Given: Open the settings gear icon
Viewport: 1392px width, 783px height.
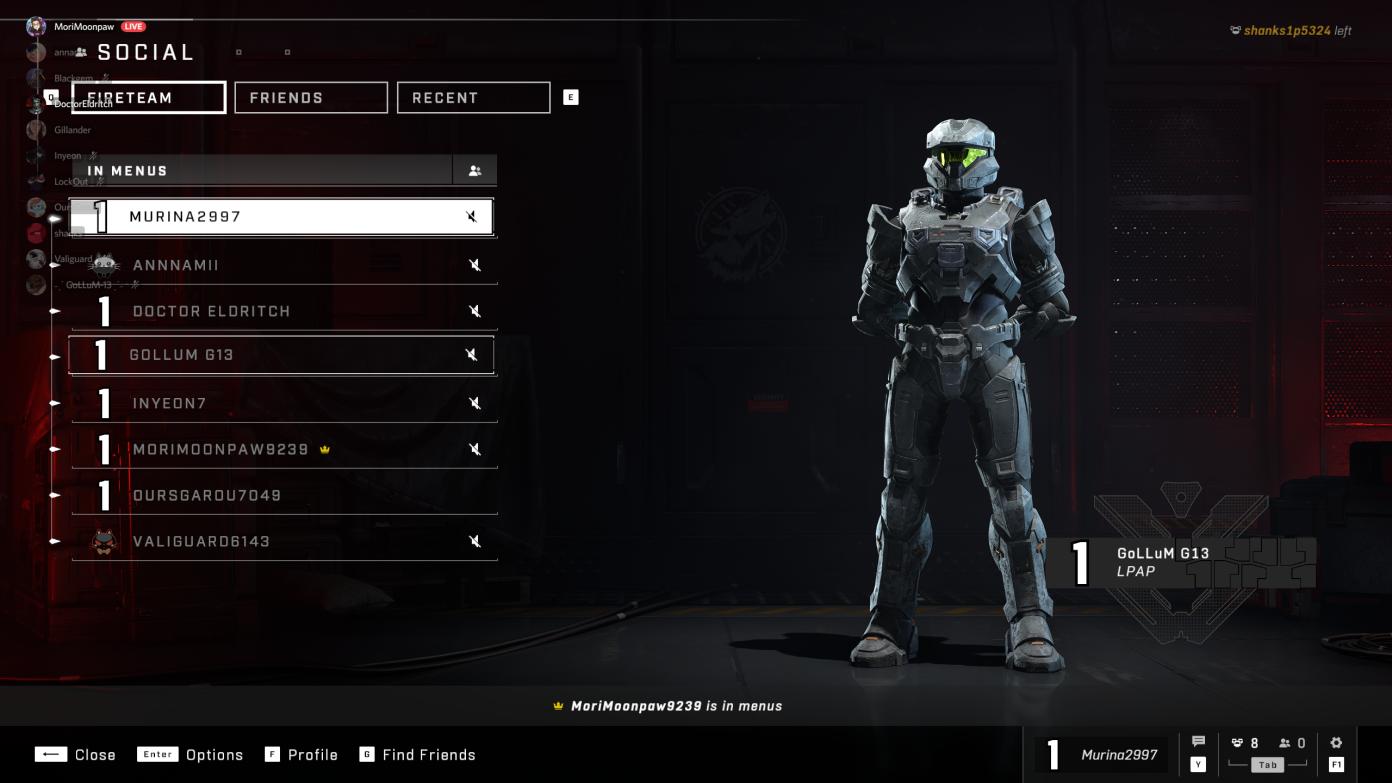Looking at the screenshot, I should click(x=1336, y=743).
